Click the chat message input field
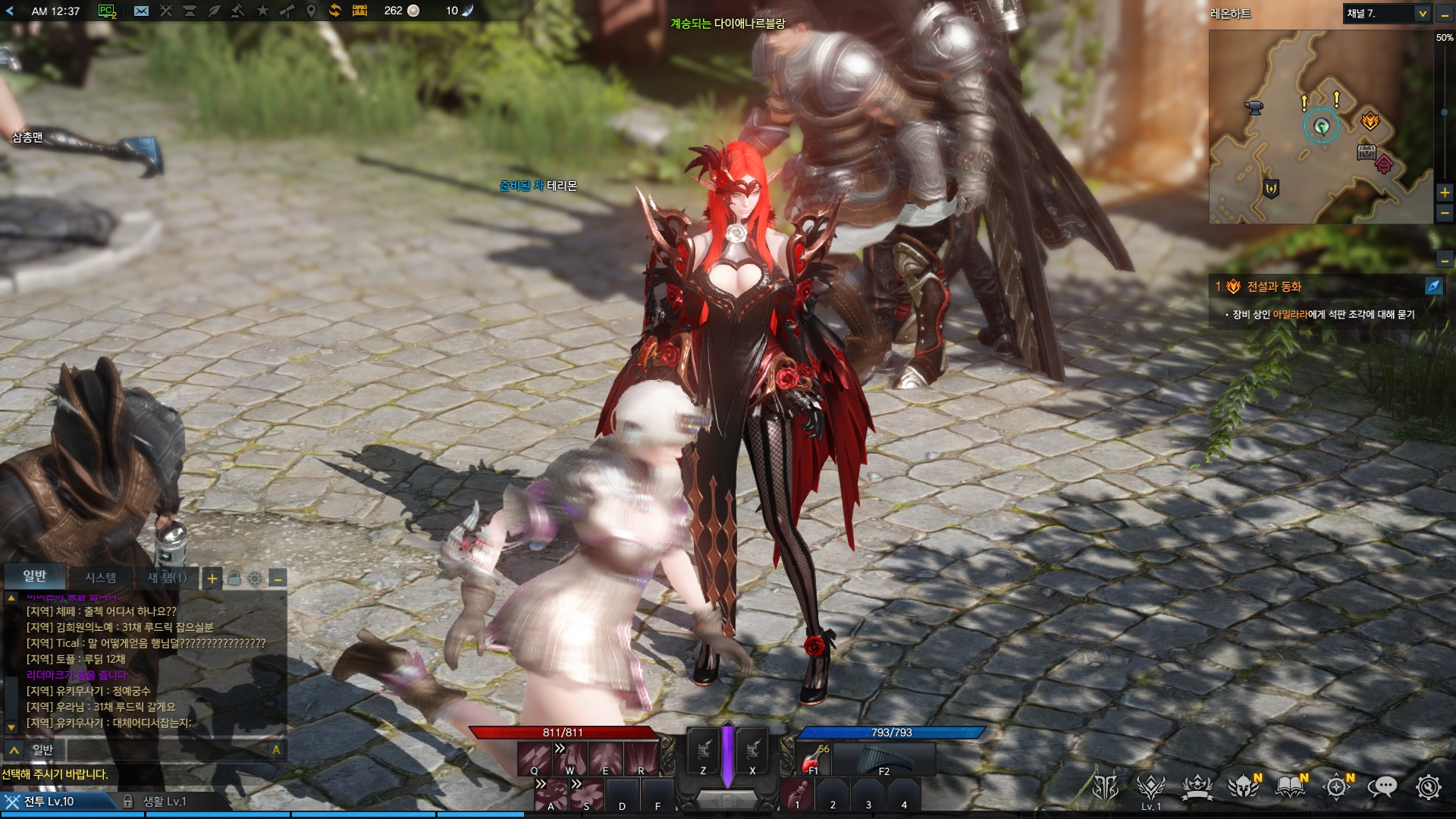This screenshot has height=819, width=1456. pyautogui.click(x=167, y=750)
